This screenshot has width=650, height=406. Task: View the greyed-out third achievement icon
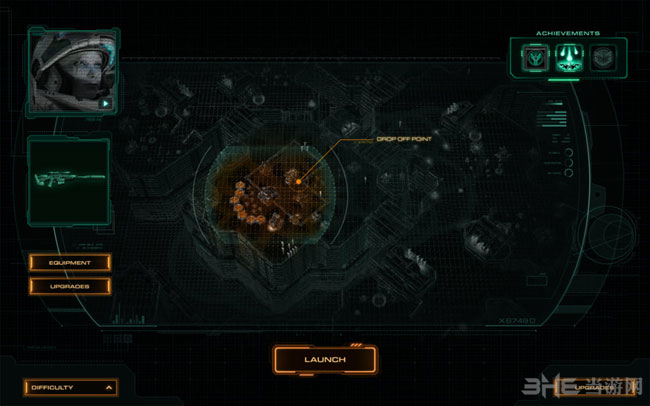(x=600, y=57)
